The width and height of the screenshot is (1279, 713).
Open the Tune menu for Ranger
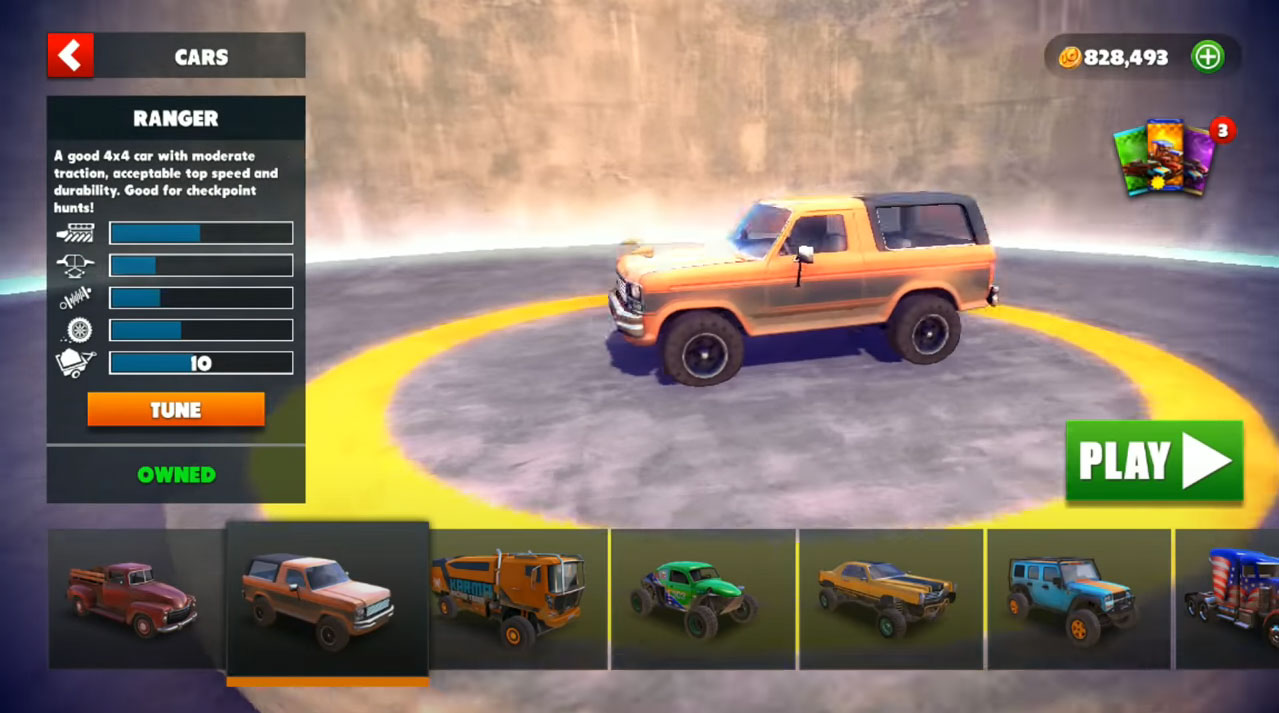(x=176, y=410)
